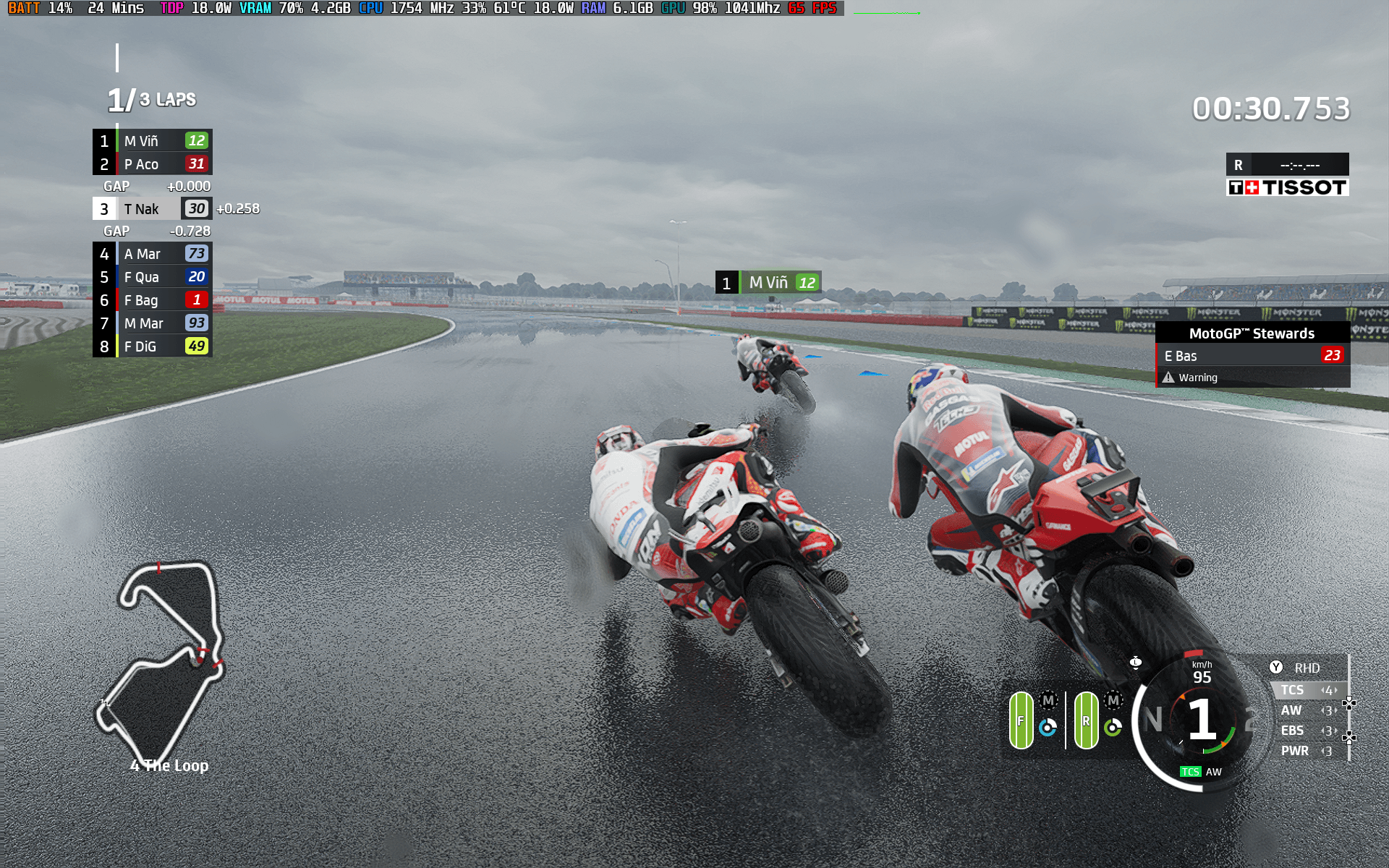Click the front tyre indicator
Image resolution: width=1389 pixels, height=868 pixels.
click(x=1021, y=720)
